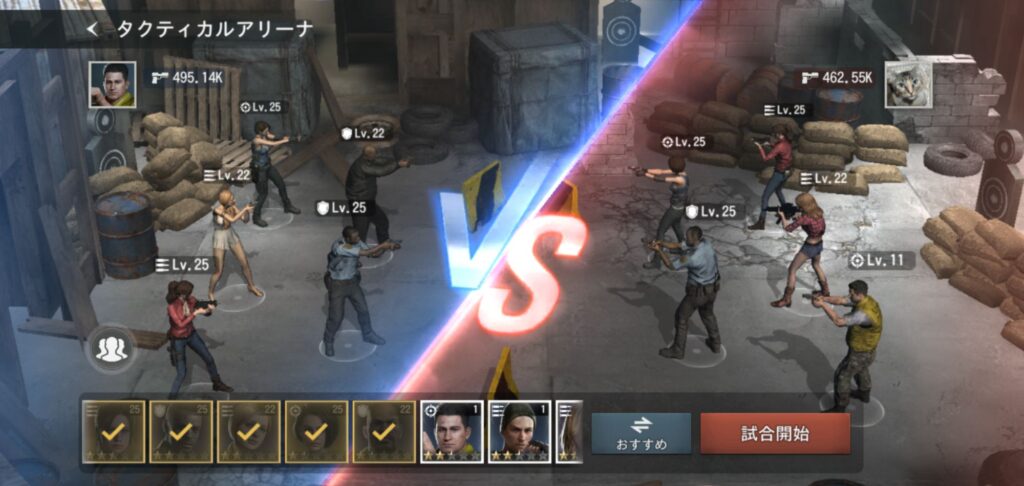The image size is (1024, 486).
Task: View your player avatar profile
Action: (x=112, y=84)
